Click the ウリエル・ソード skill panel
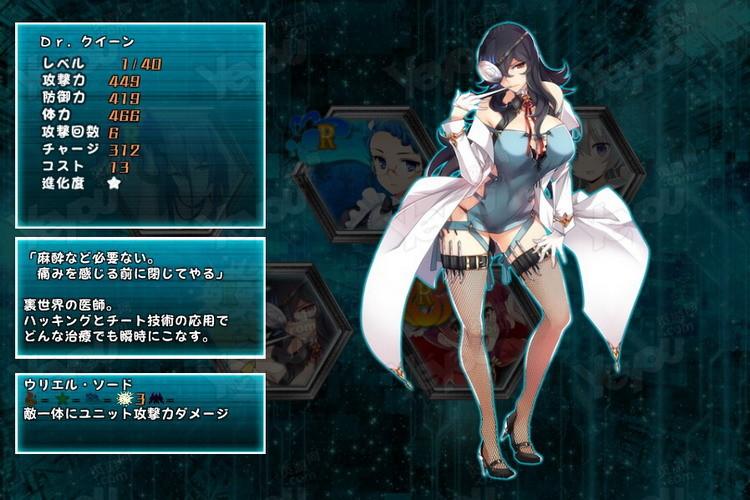This screenshot has height=500, width=750. (x=140, y=412)
